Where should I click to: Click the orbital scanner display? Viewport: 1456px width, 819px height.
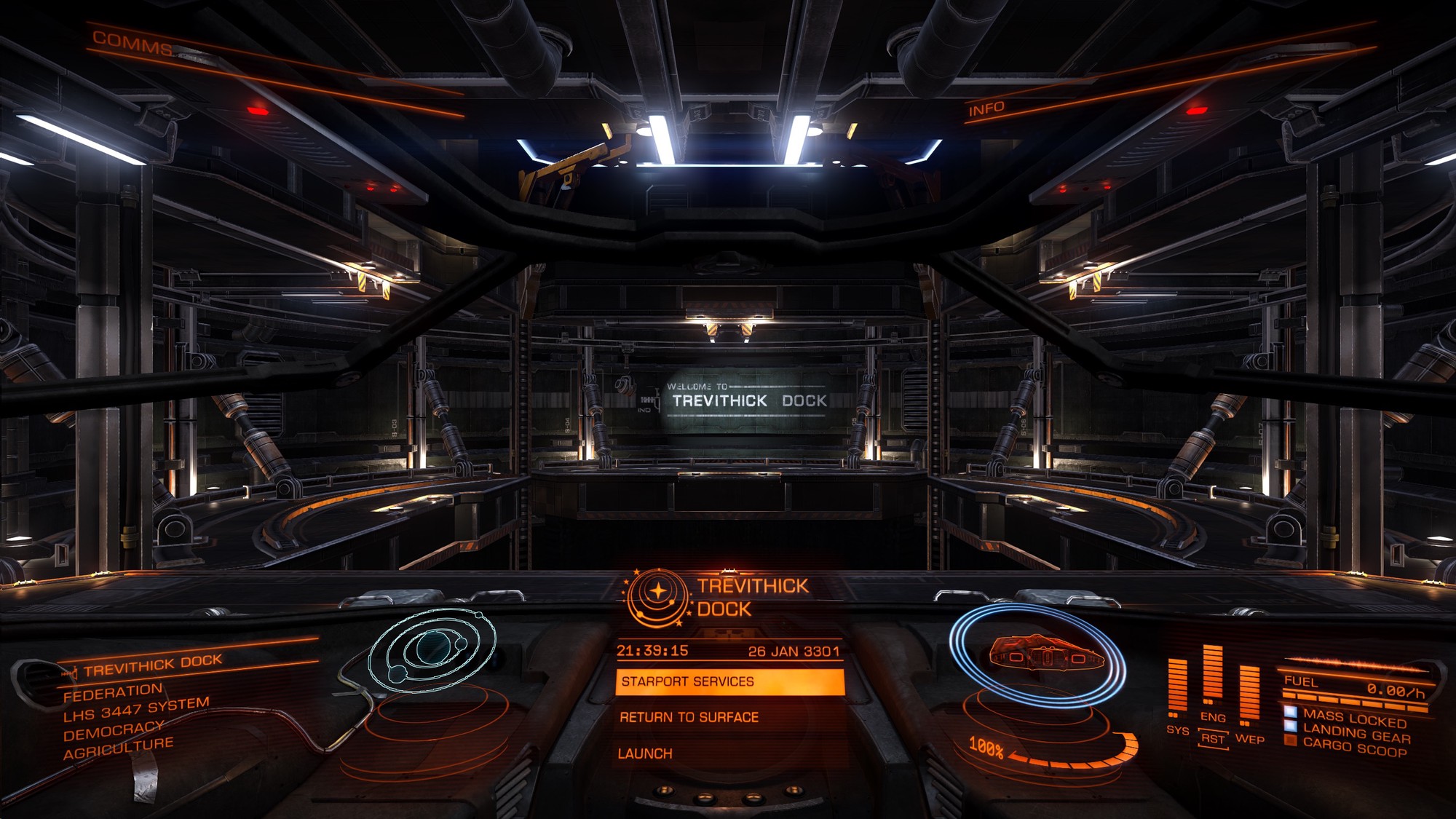click(x=432, y=648)
